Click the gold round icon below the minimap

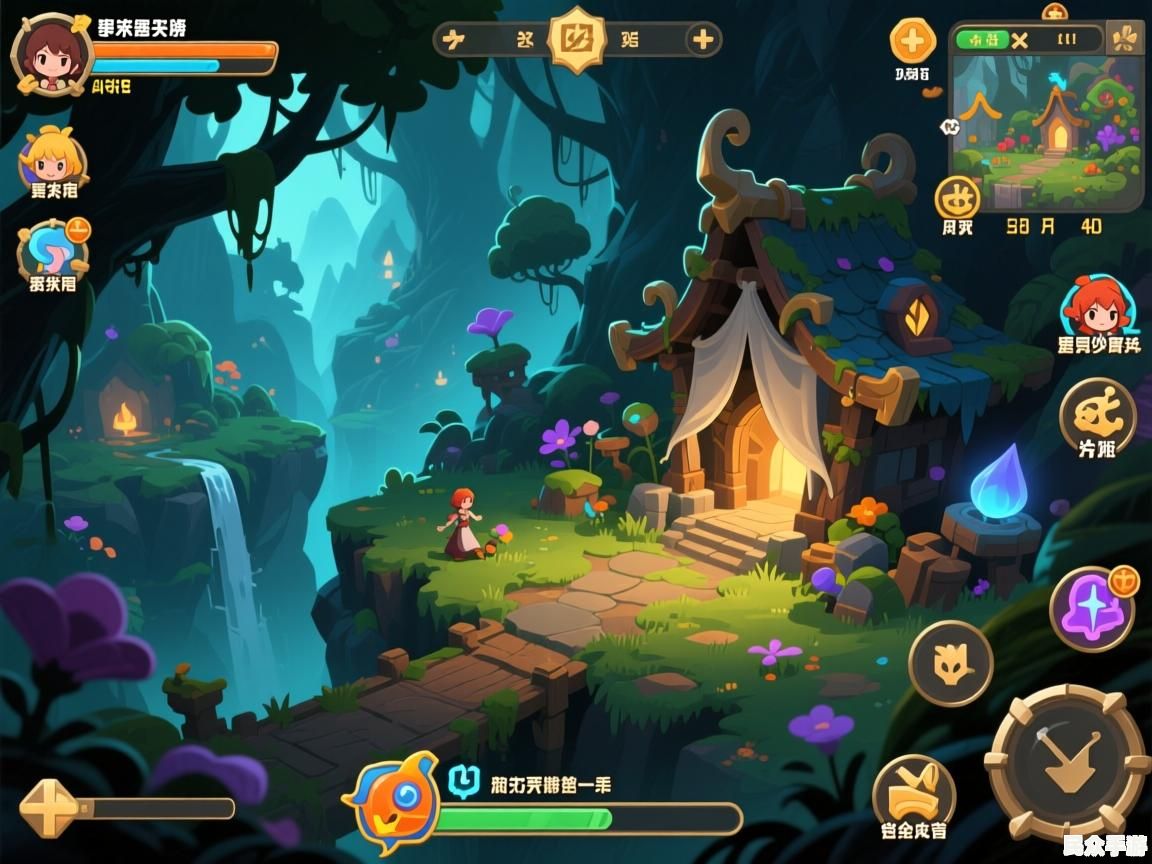(x=957, y=197)
